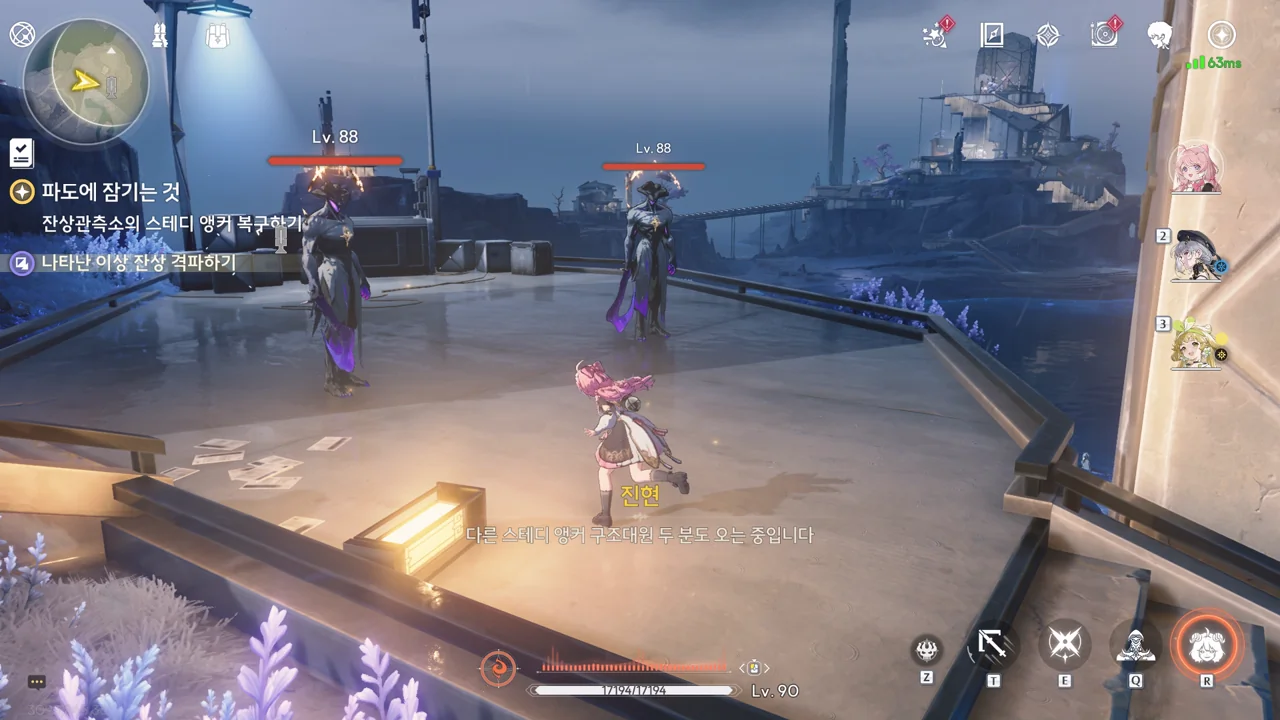Open the quest checklist icon
The width and height of the screenshot is (1280, 720).
[x=21, y=153]
